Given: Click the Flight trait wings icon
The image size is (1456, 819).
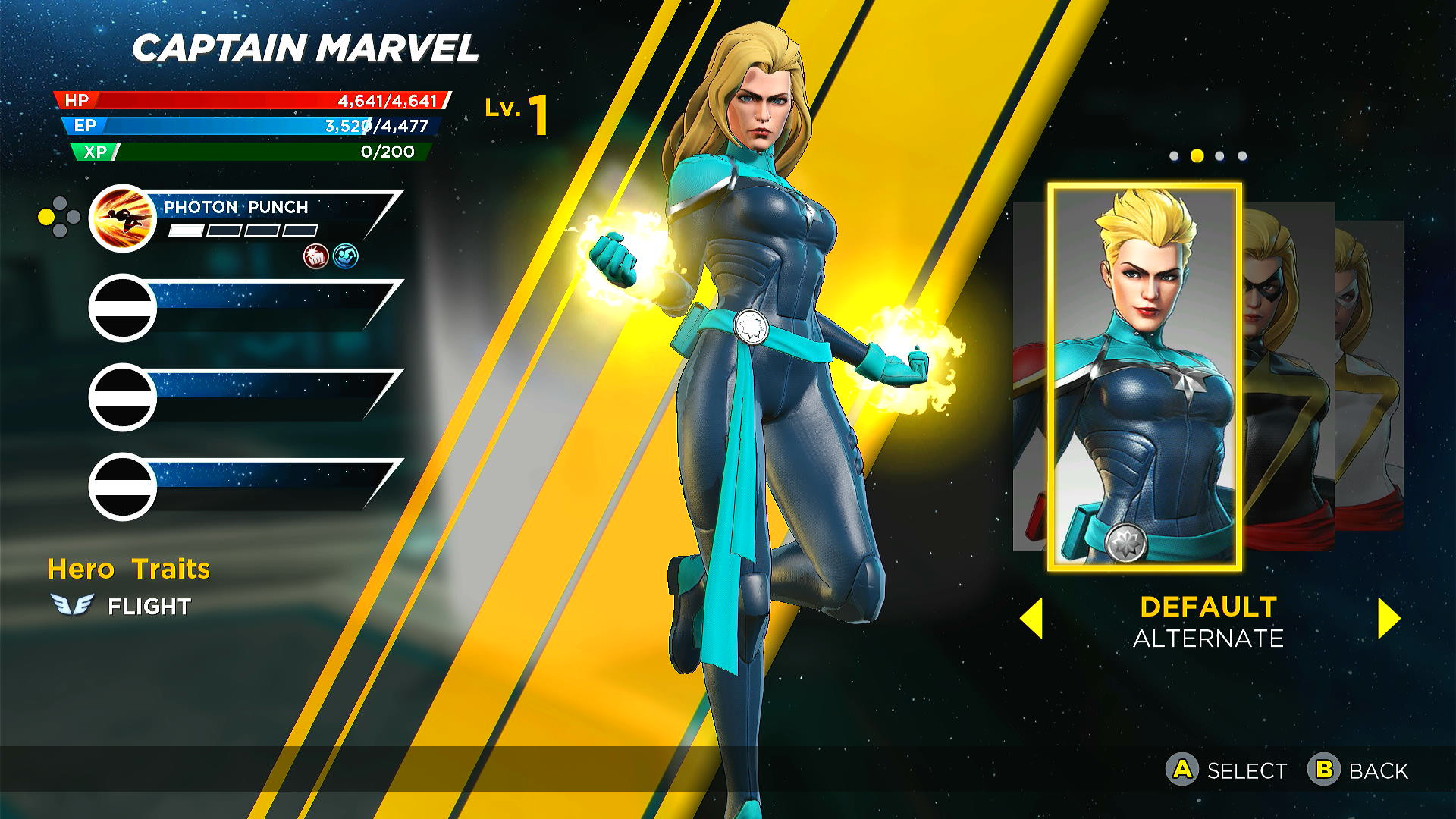Looking at the screenshot, I should coord(74,605).
